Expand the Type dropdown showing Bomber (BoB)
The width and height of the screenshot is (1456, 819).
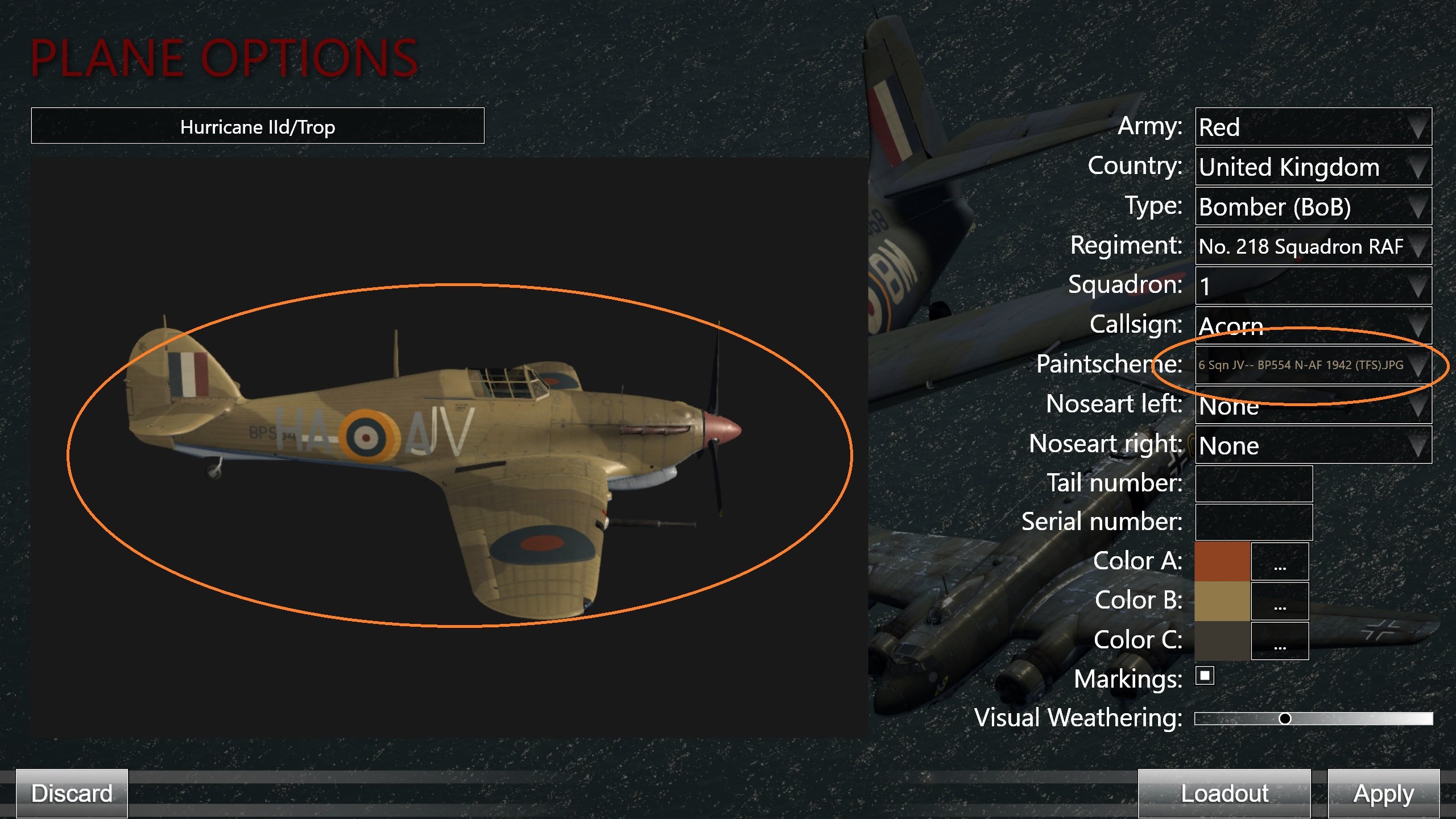pyautogui.click(x=1313, y=207)
